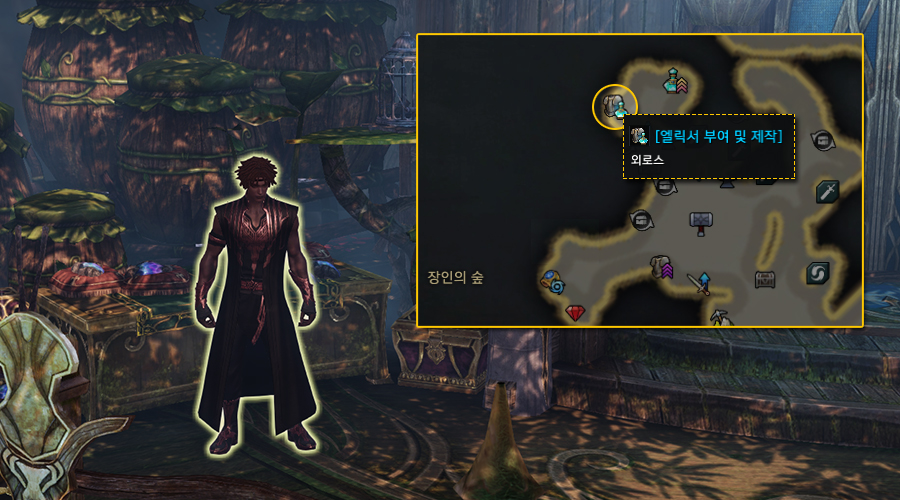Select the square swirl icon on map
Screen dimensions: 900x500
point(818,272)
